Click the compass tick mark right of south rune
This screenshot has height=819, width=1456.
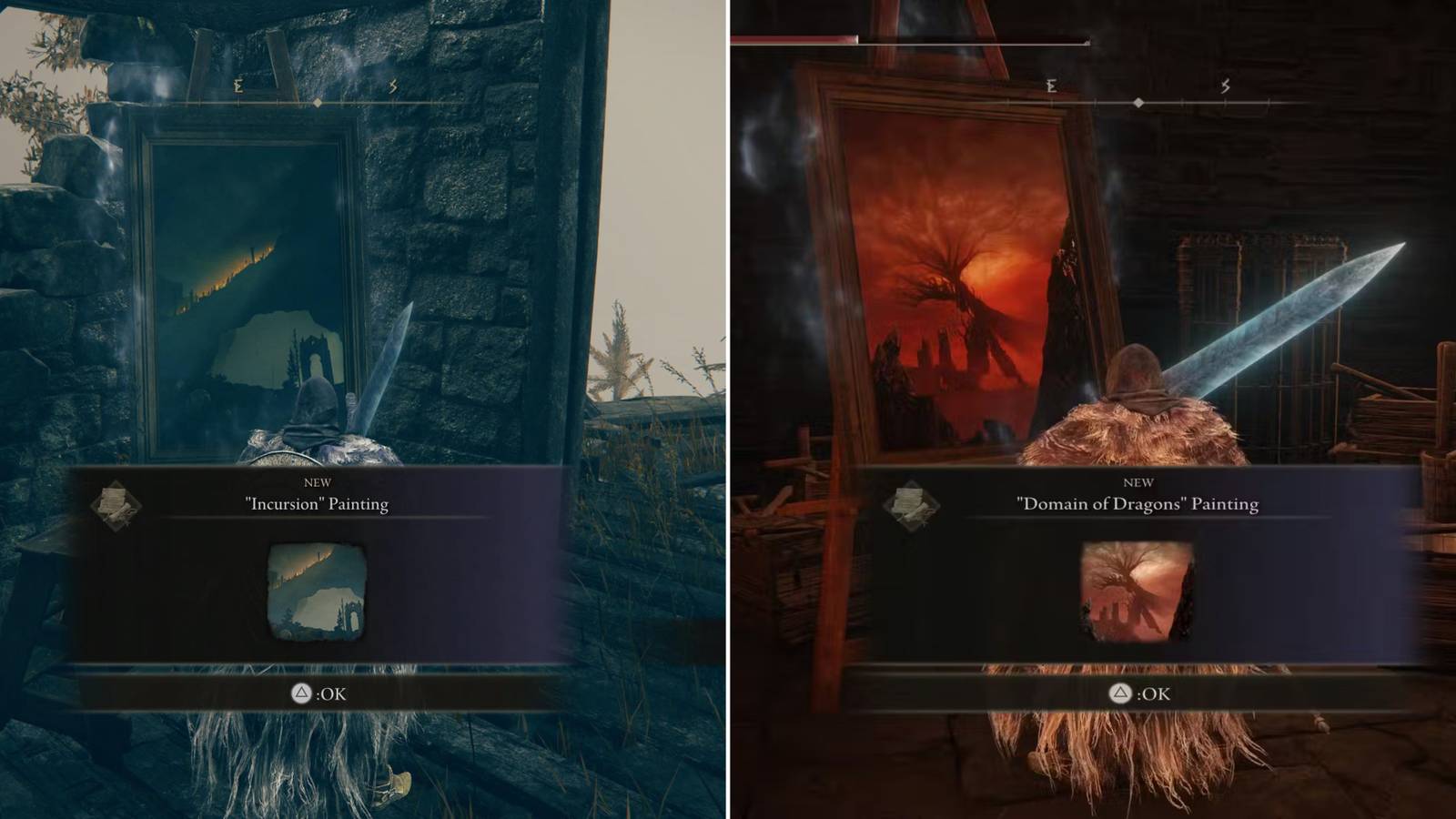pos(1269,101)
